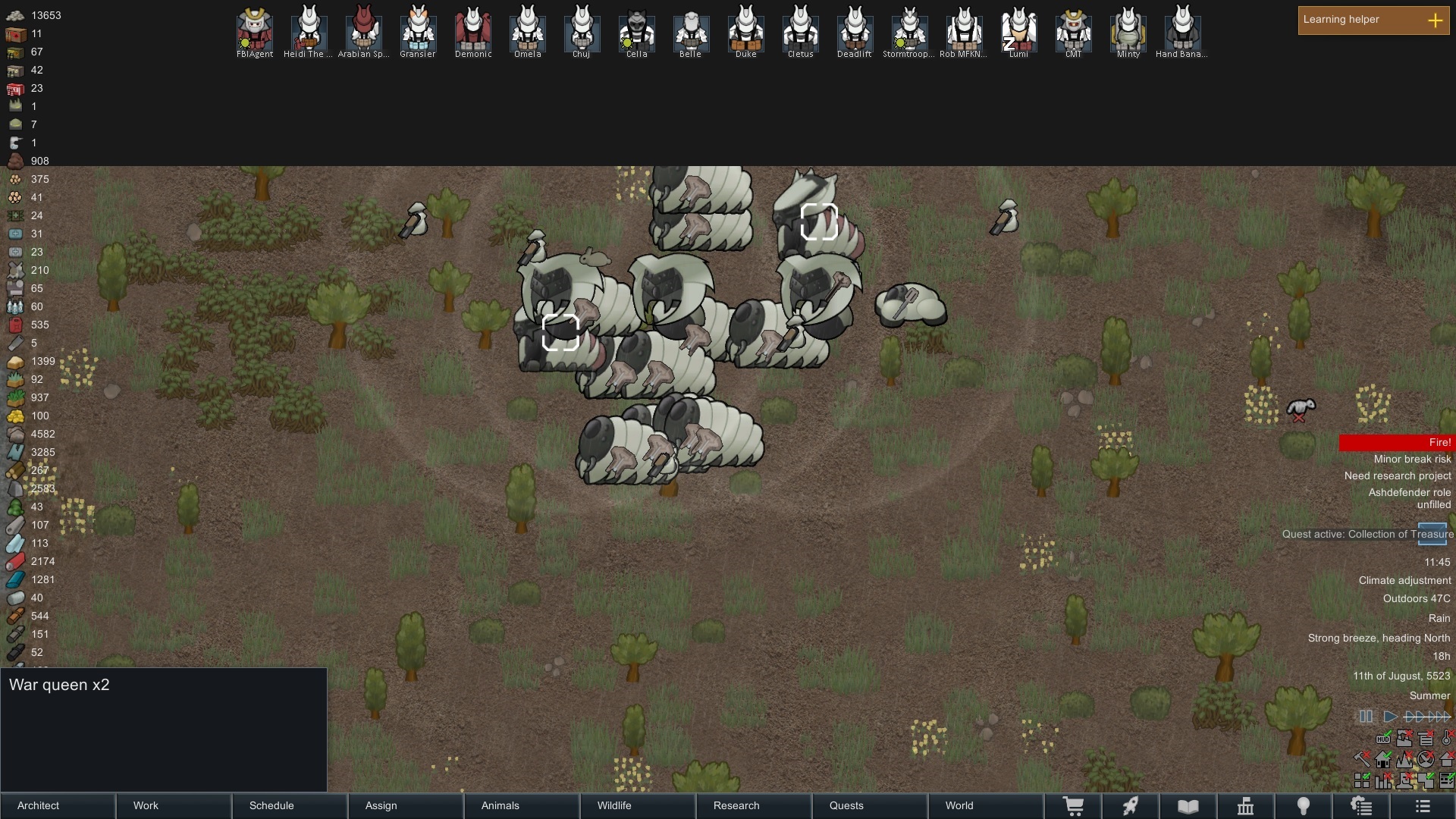The height and width of the screenshot is (819, 1456).
Task: Select sleeping colonist Lumi in the colonist bar
Action: click(x=1019, y=32)
